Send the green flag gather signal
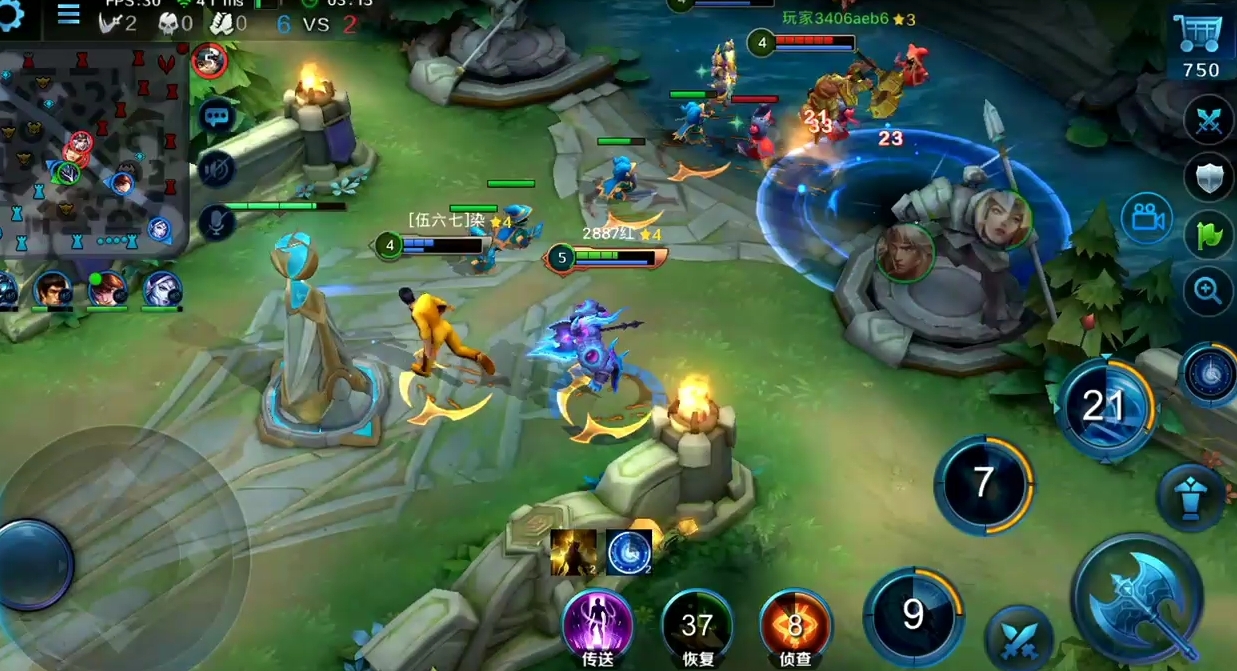Screen dimensions: 1237x671 [1208, 236]
